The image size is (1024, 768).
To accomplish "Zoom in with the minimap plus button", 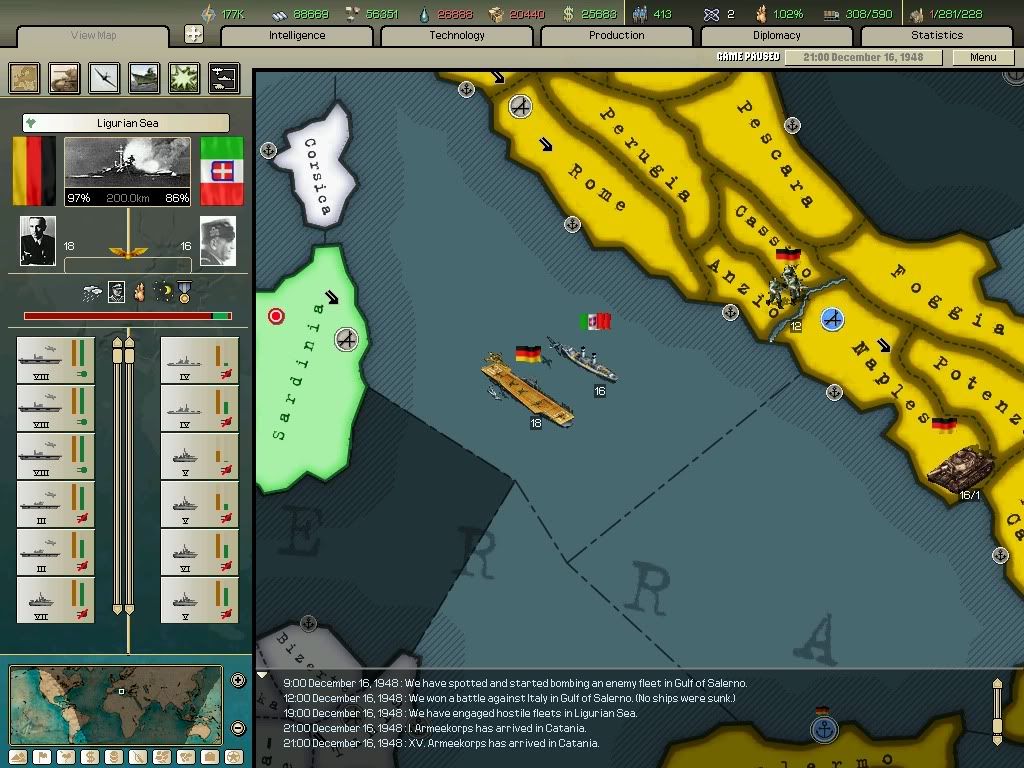I will pyautogui.click(x=238, y=681).
